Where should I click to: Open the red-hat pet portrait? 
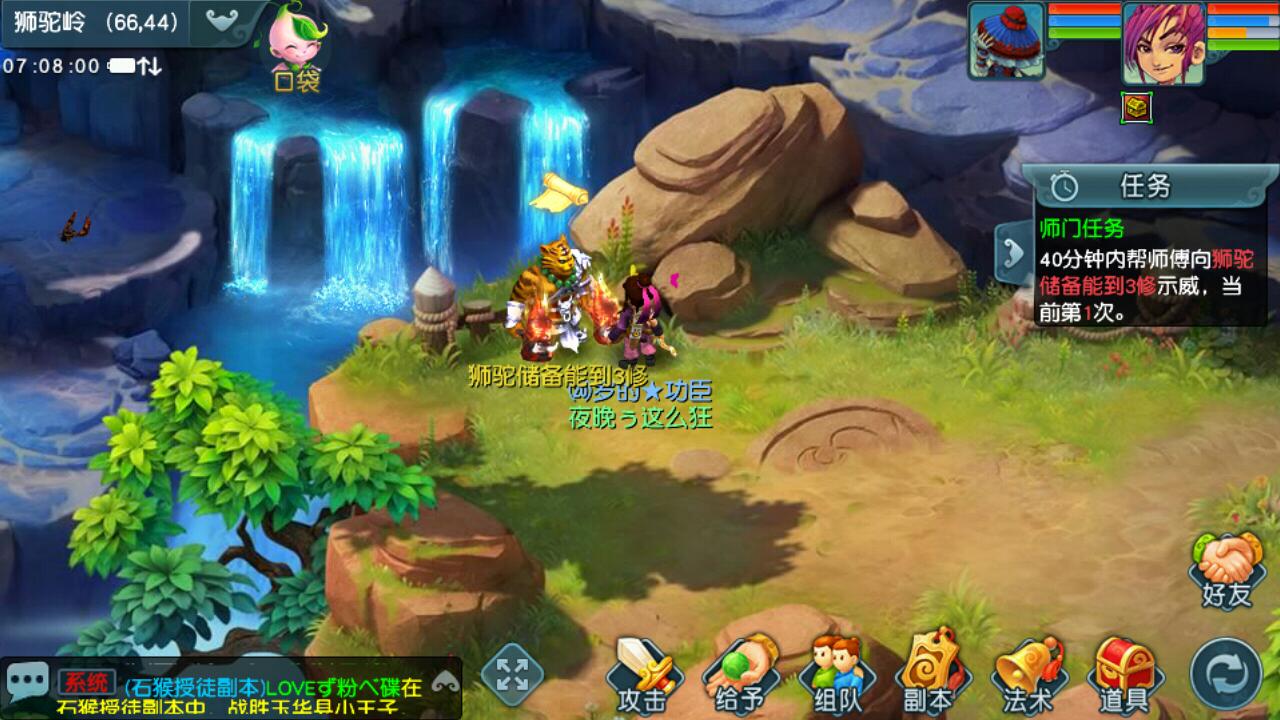(x=1006, y=42)
